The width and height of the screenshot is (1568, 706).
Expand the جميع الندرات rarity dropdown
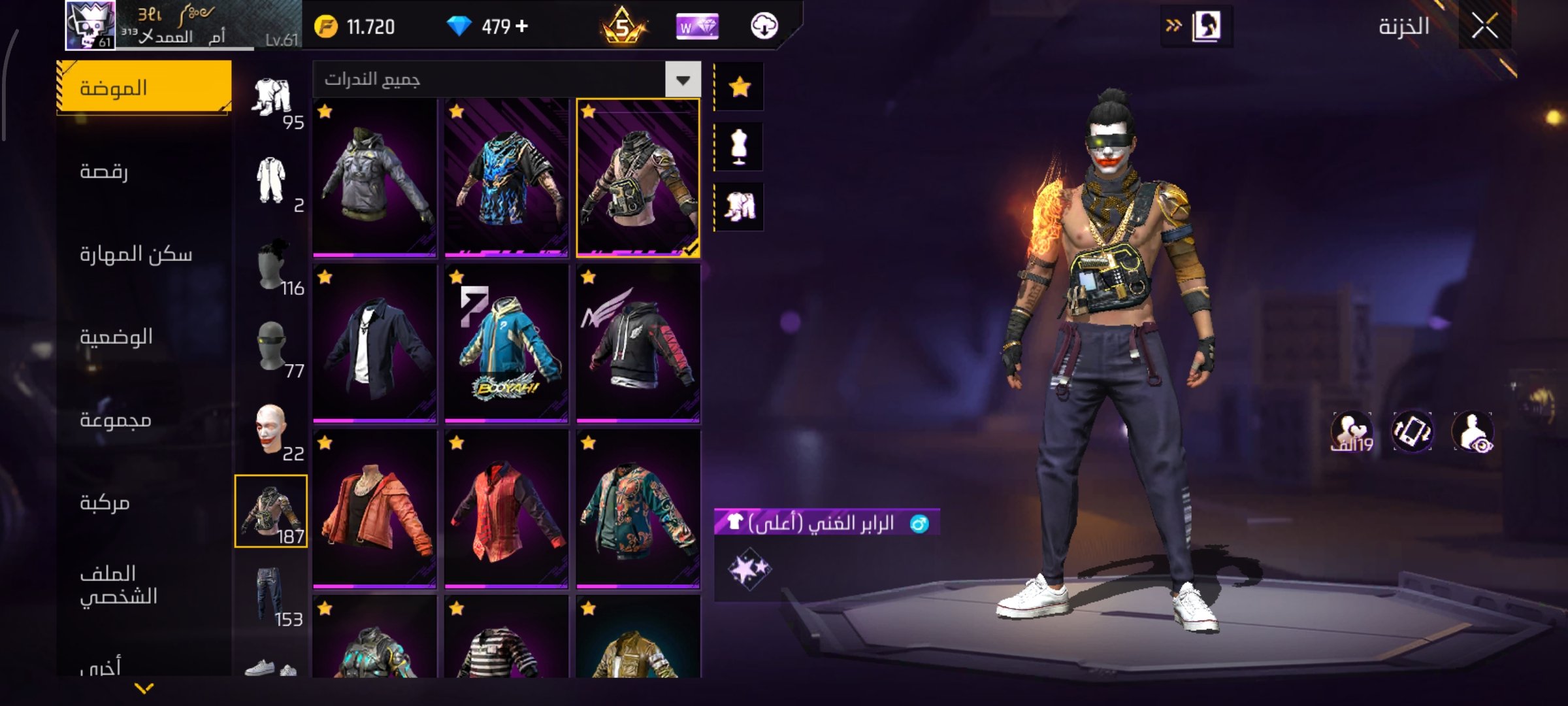pyautogui.click(x=683, y=80)
